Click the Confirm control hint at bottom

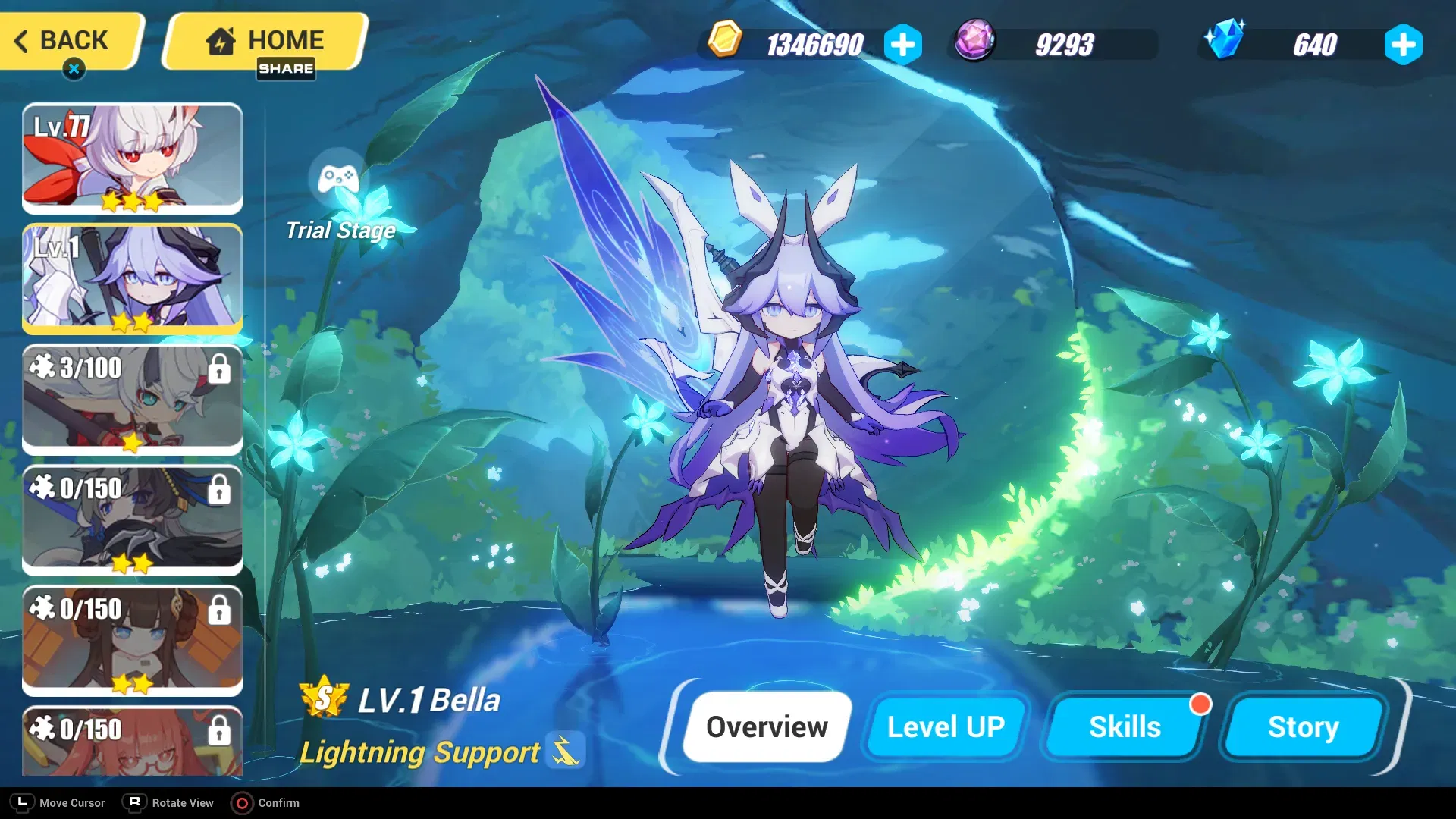point(266,802)
